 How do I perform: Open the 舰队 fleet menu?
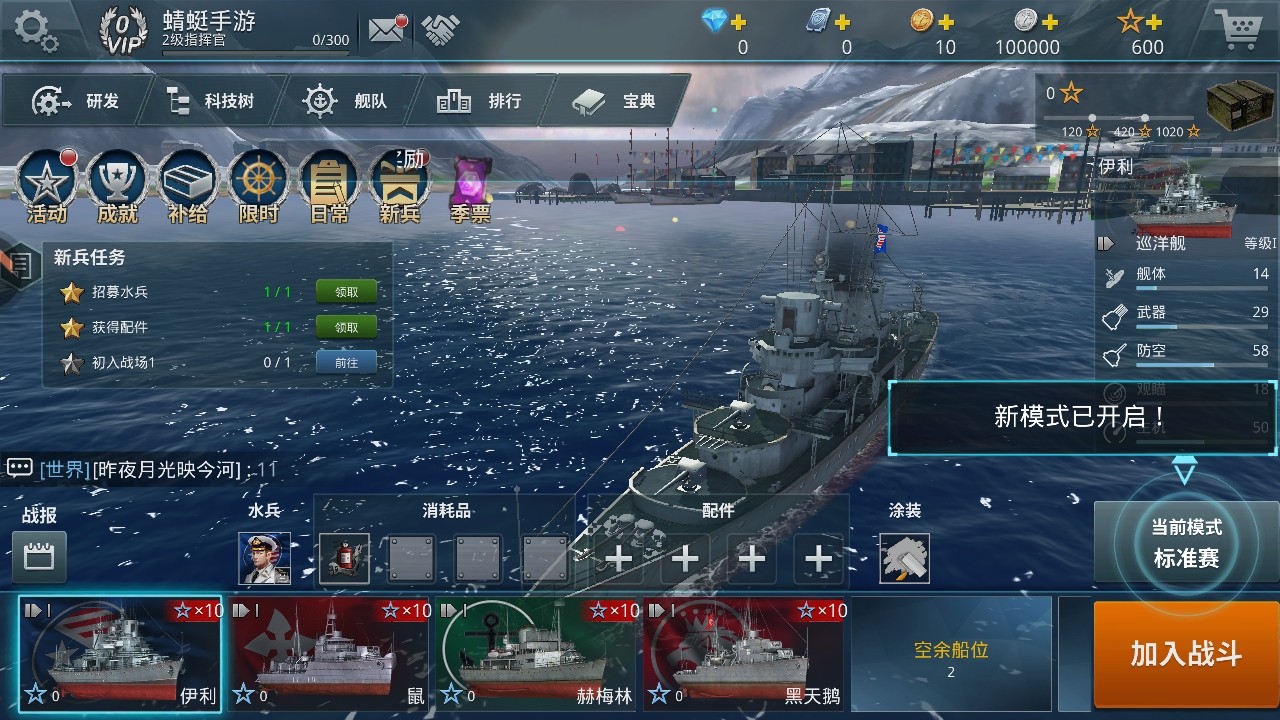pyautogui.click(x=346, y=101)
